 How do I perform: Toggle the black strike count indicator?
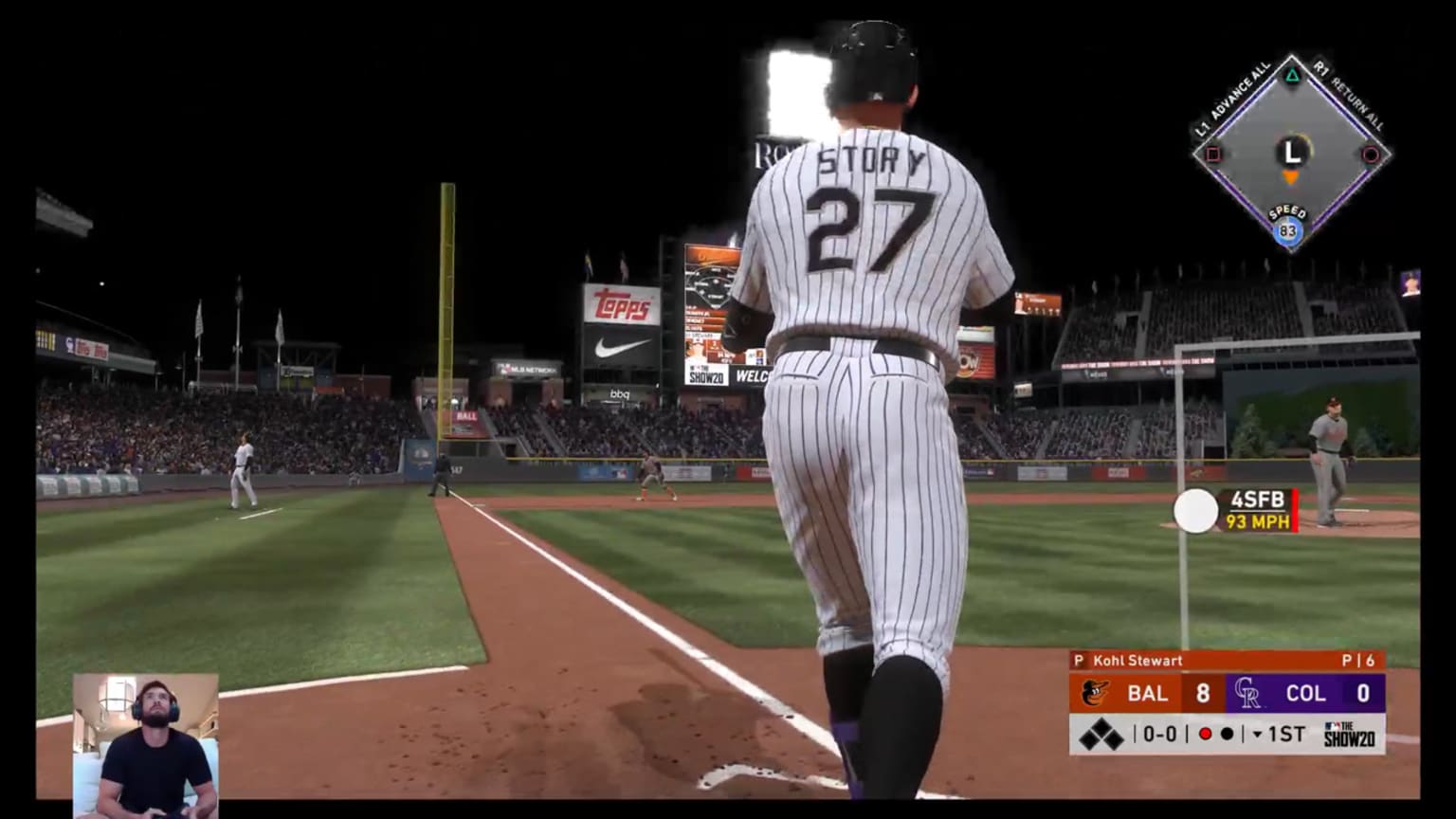tap(1228, 733)
